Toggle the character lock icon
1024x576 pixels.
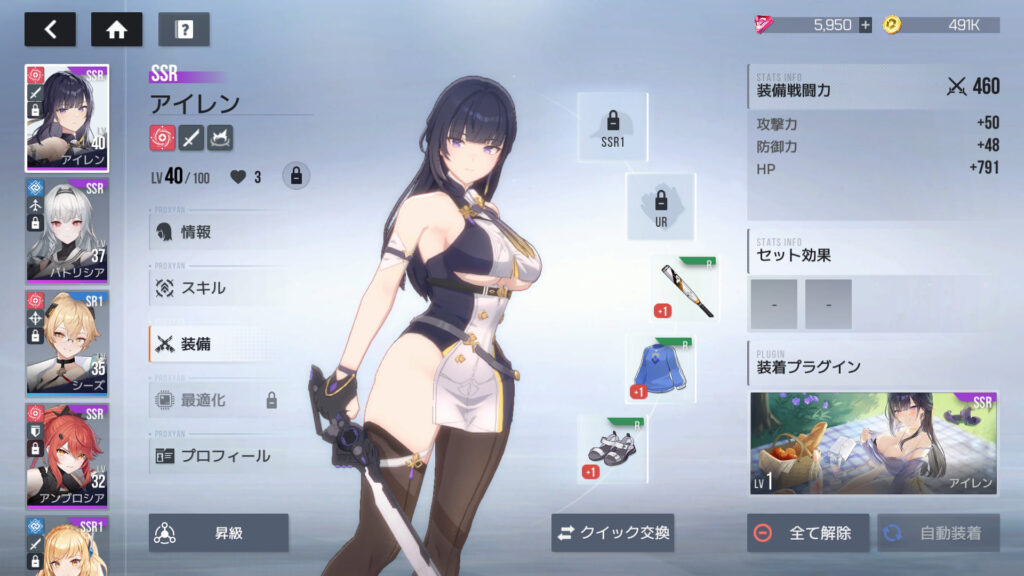[x=295, y=176]
